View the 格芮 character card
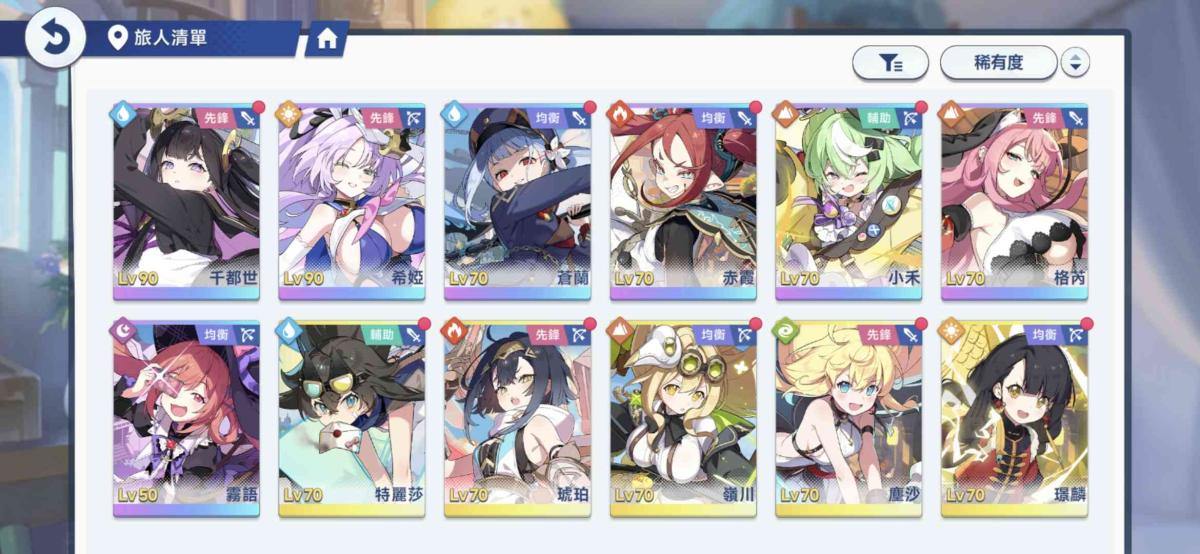This screenshot has width=1200, height=554. [1014, 200]
